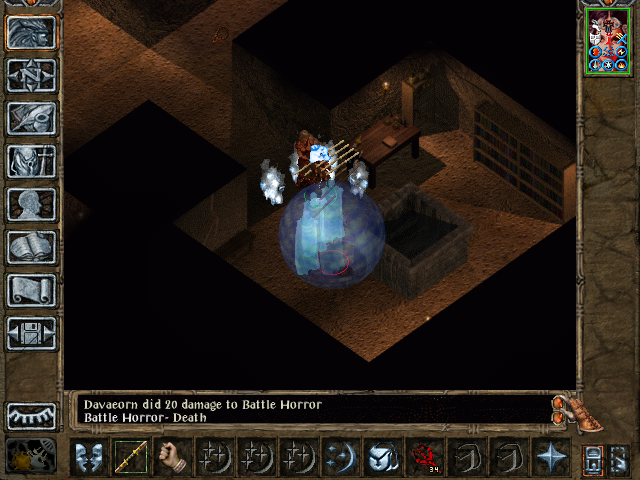Open the priest scroll screen
The height and width of the screenshot is (480, 640).
(x=31, y=290)
